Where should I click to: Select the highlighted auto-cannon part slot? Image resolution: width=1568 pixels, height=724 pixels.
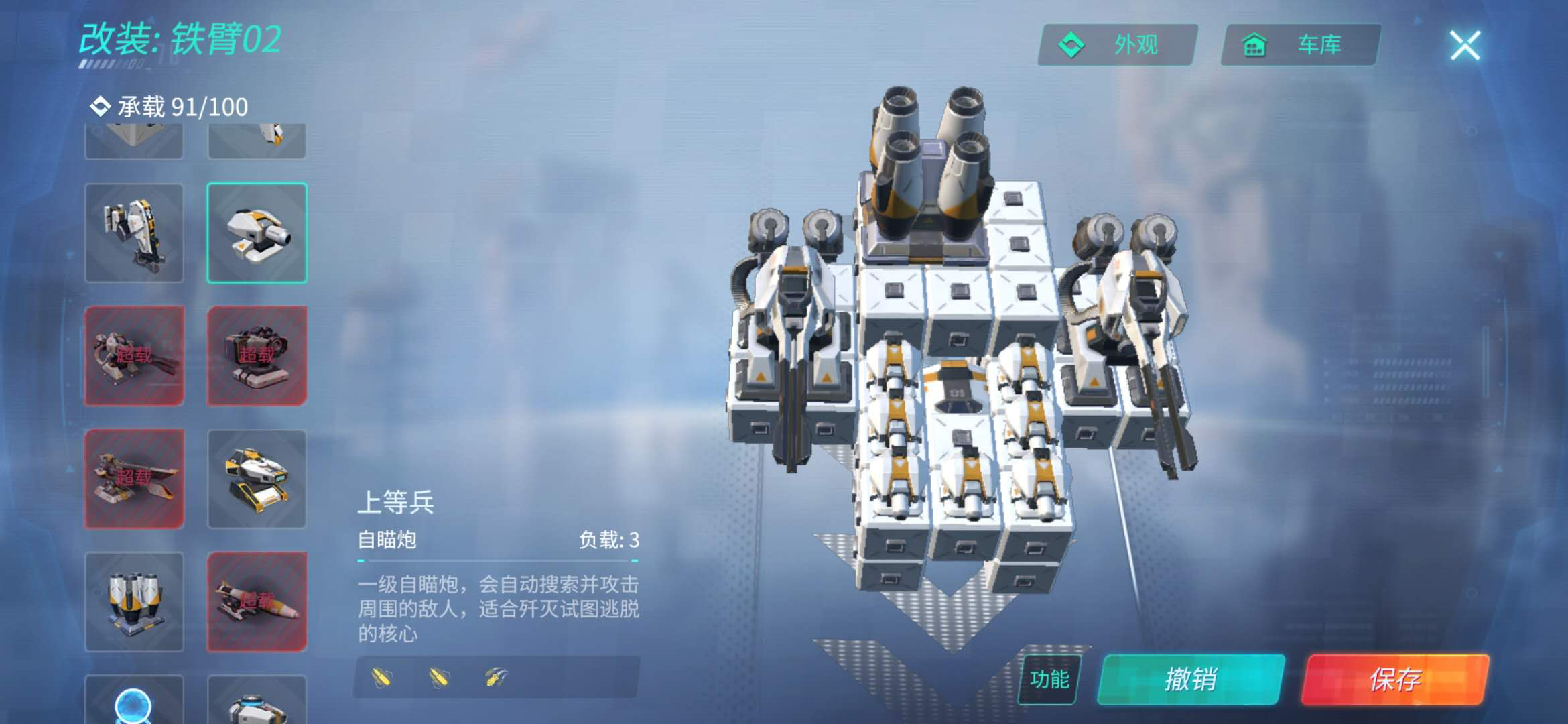257,233
